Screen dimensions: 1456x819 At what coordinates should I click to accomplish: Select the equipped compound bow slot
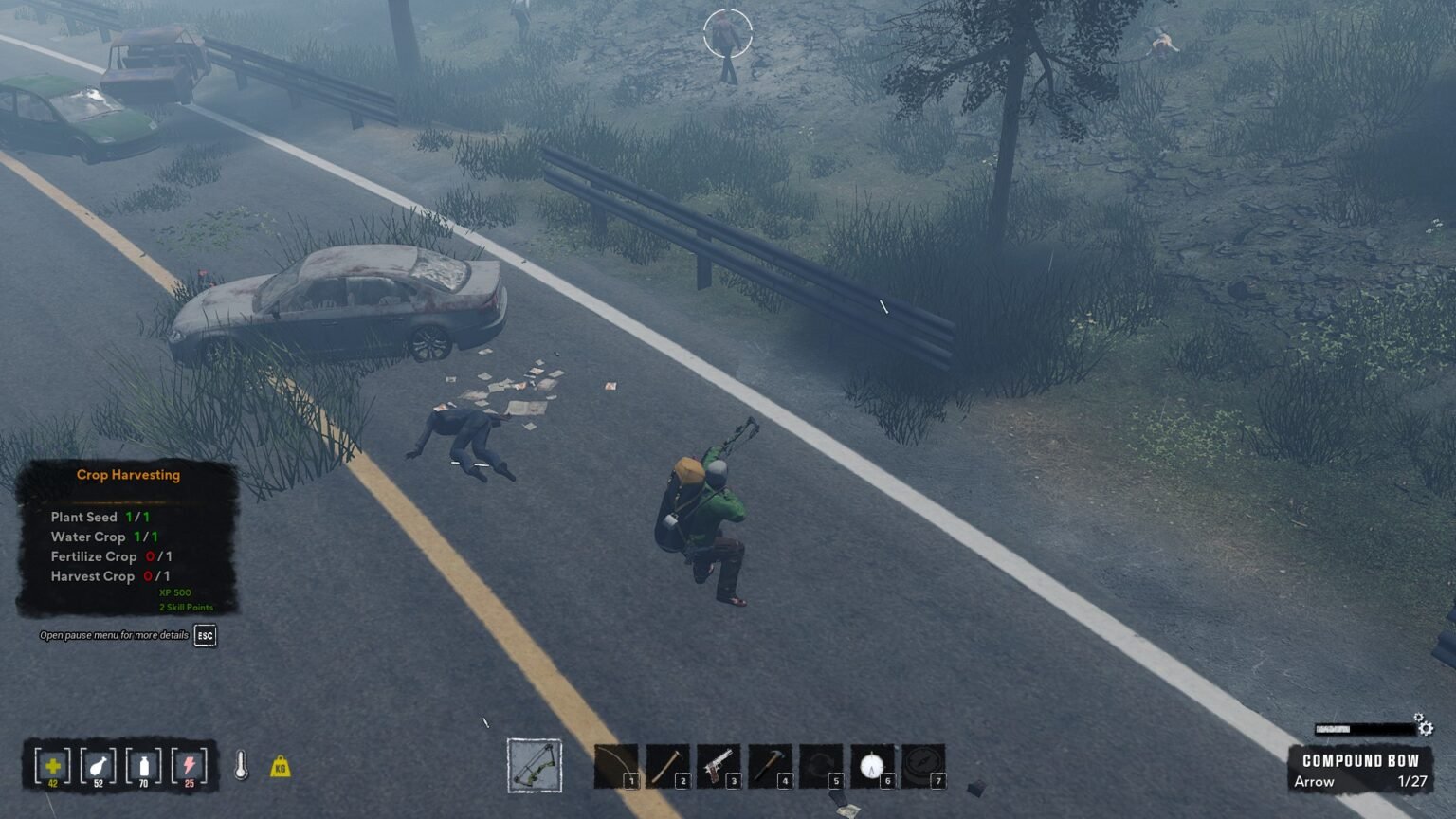coord(535,766)
